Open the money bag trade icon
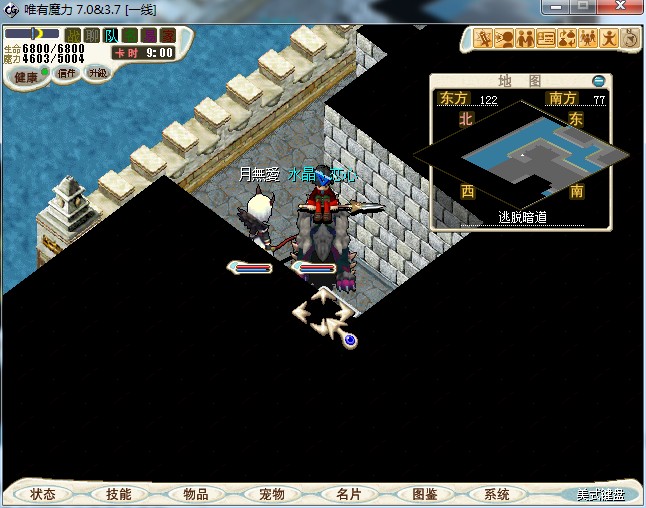This screenshot has height=508, width=646. [567, 39]
